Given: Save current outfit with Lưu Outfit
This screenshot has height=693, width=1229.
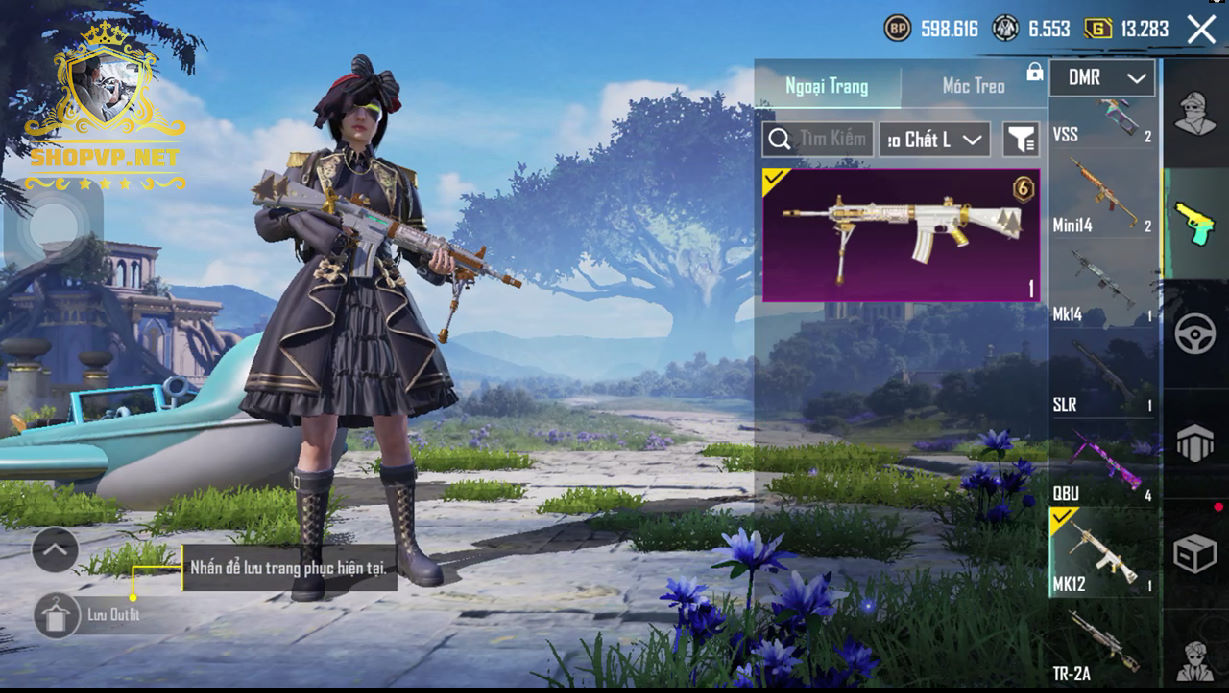Looking at the screenshot, I should coord(58,614).
